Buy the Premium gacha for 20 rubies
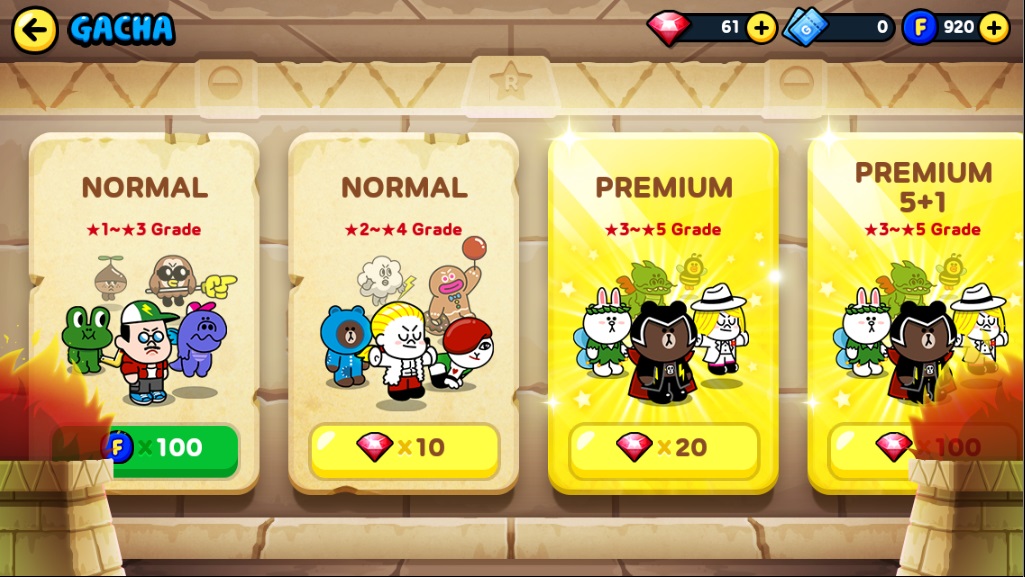The height and width of the screenshot is (577, 1025). 663,448
